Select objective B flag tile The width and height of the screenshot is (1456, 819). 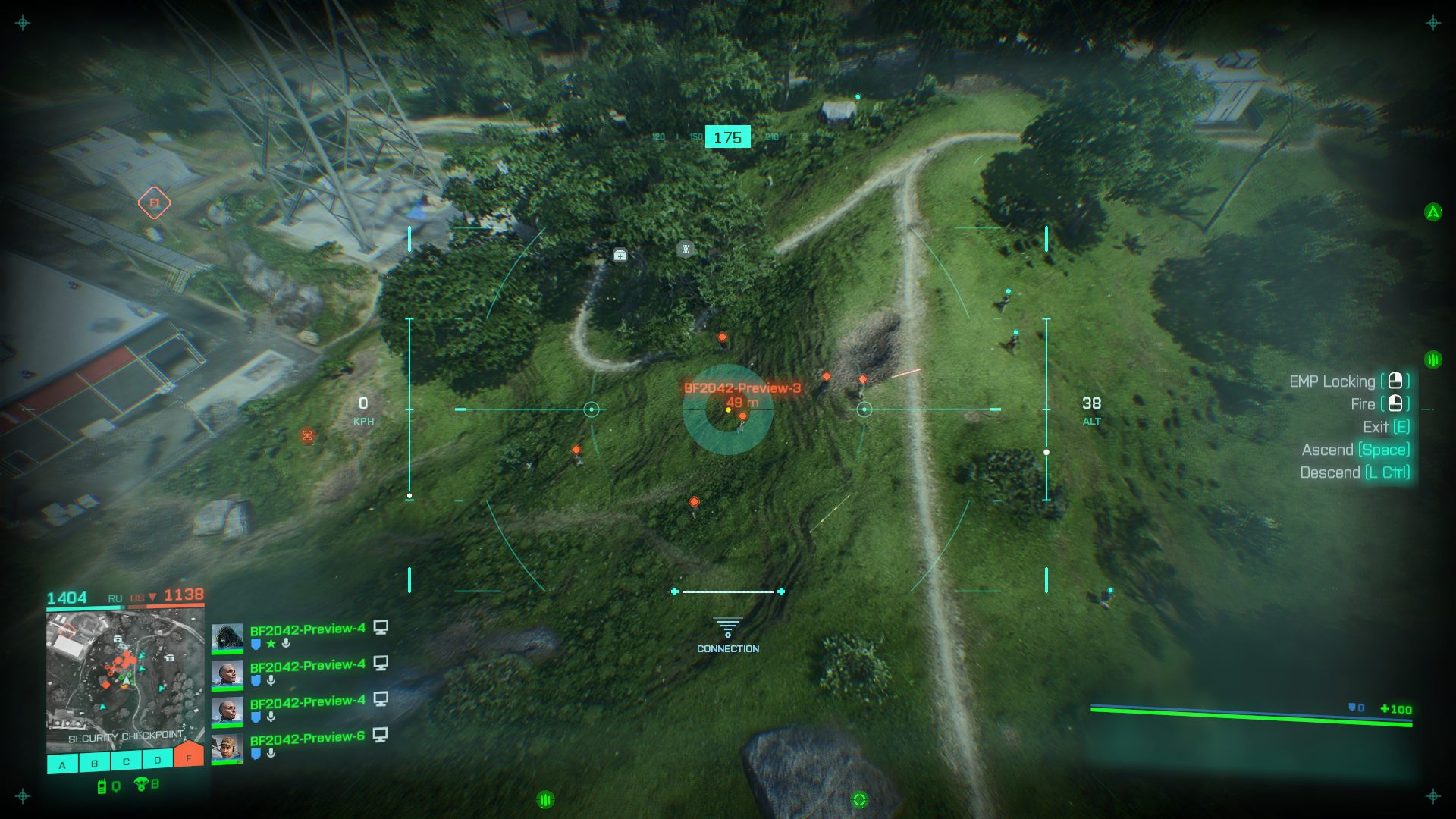coord(95,762)
